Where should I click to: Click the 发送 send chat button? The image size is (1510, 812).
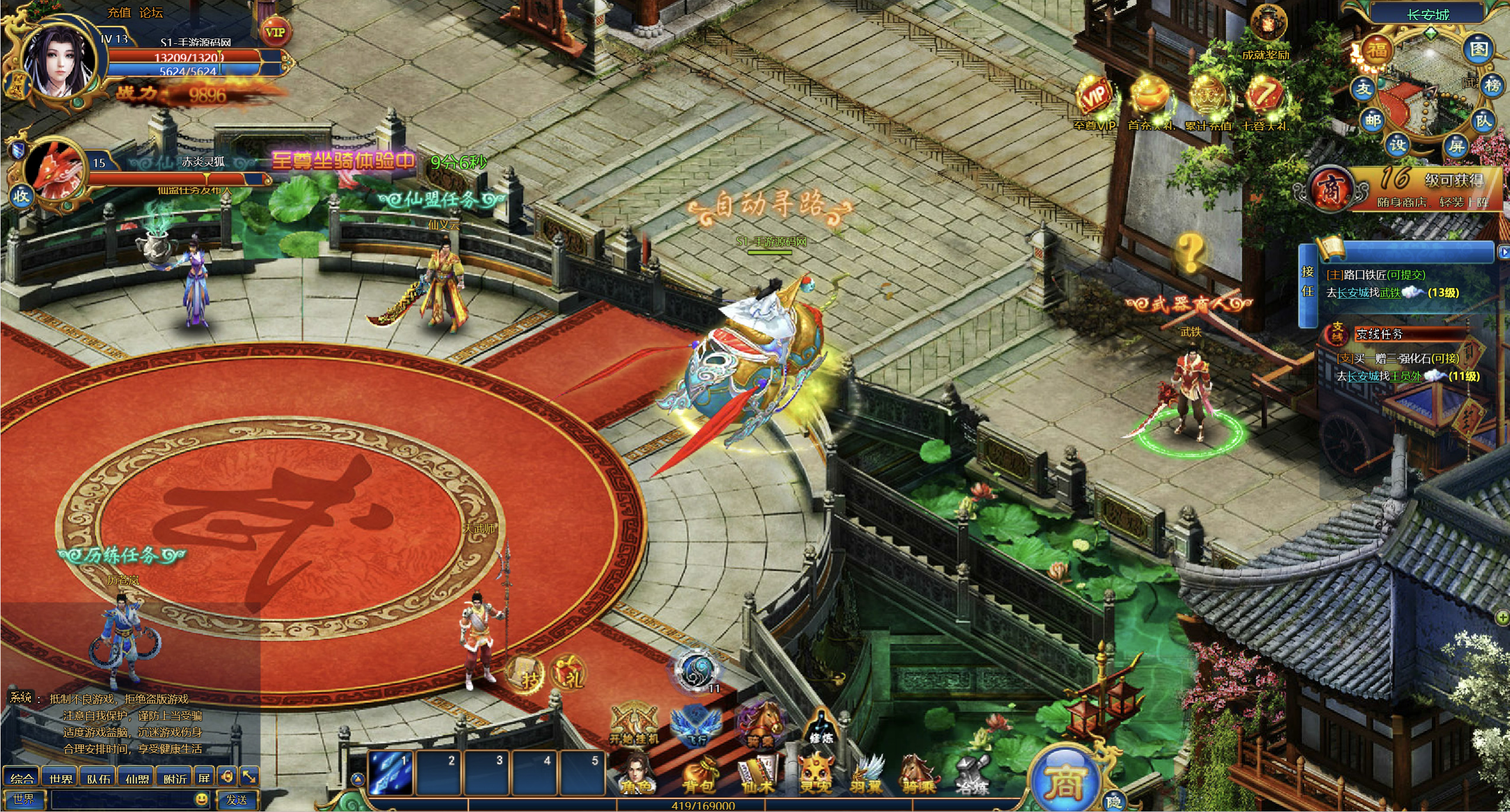tap(237, 800)
